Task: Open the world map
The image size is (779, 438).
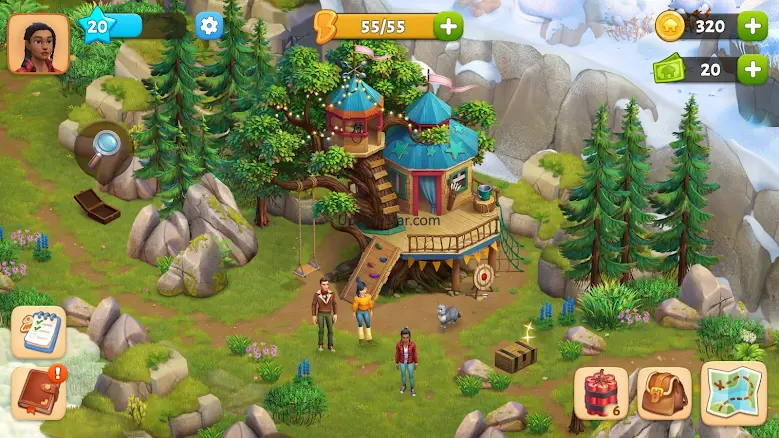Action: tap(733, 393)
